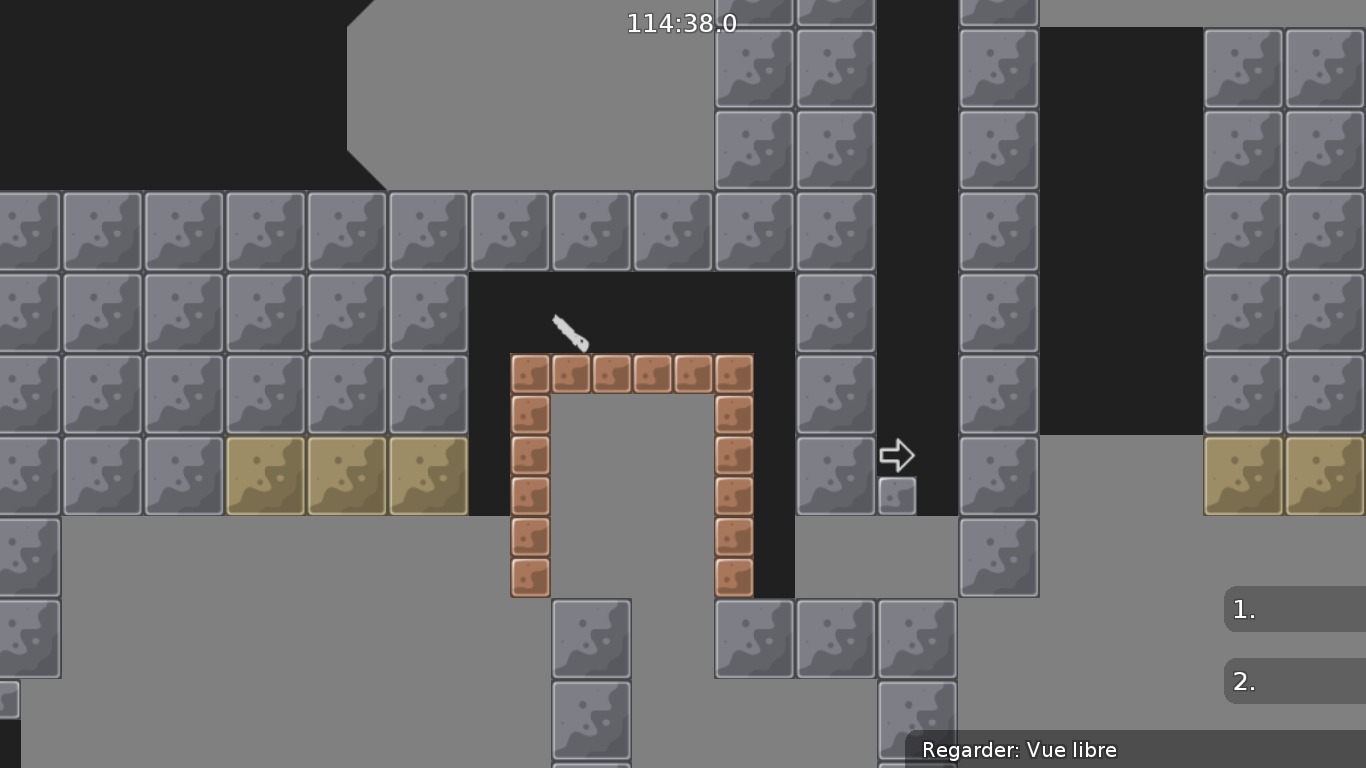Select the bottom-right copper block column end
1366x768 pixels.
click(x=735, y=578)
